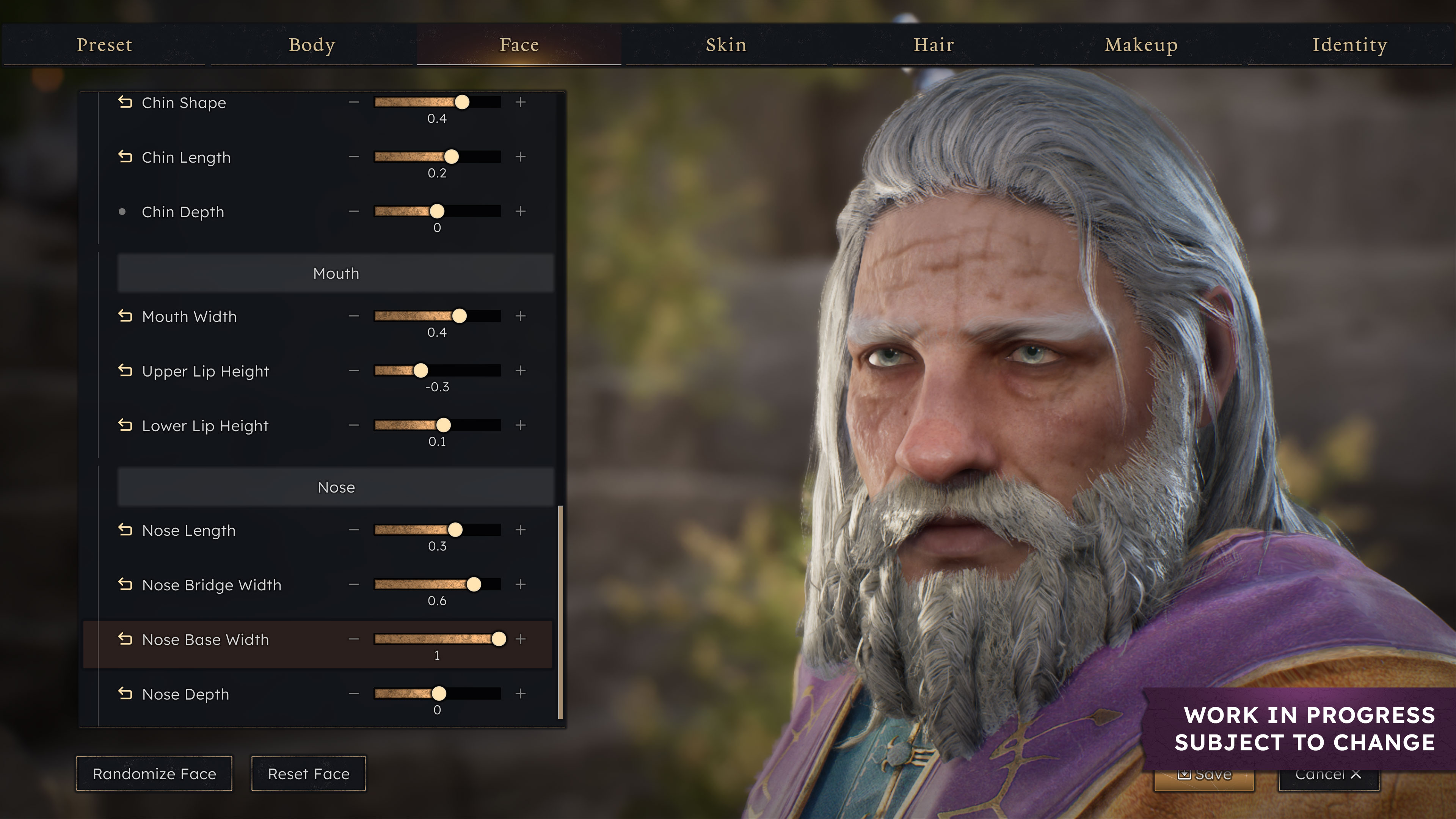
Task: Lower Nose Bridge Width using minus
Action: (354, 584)
